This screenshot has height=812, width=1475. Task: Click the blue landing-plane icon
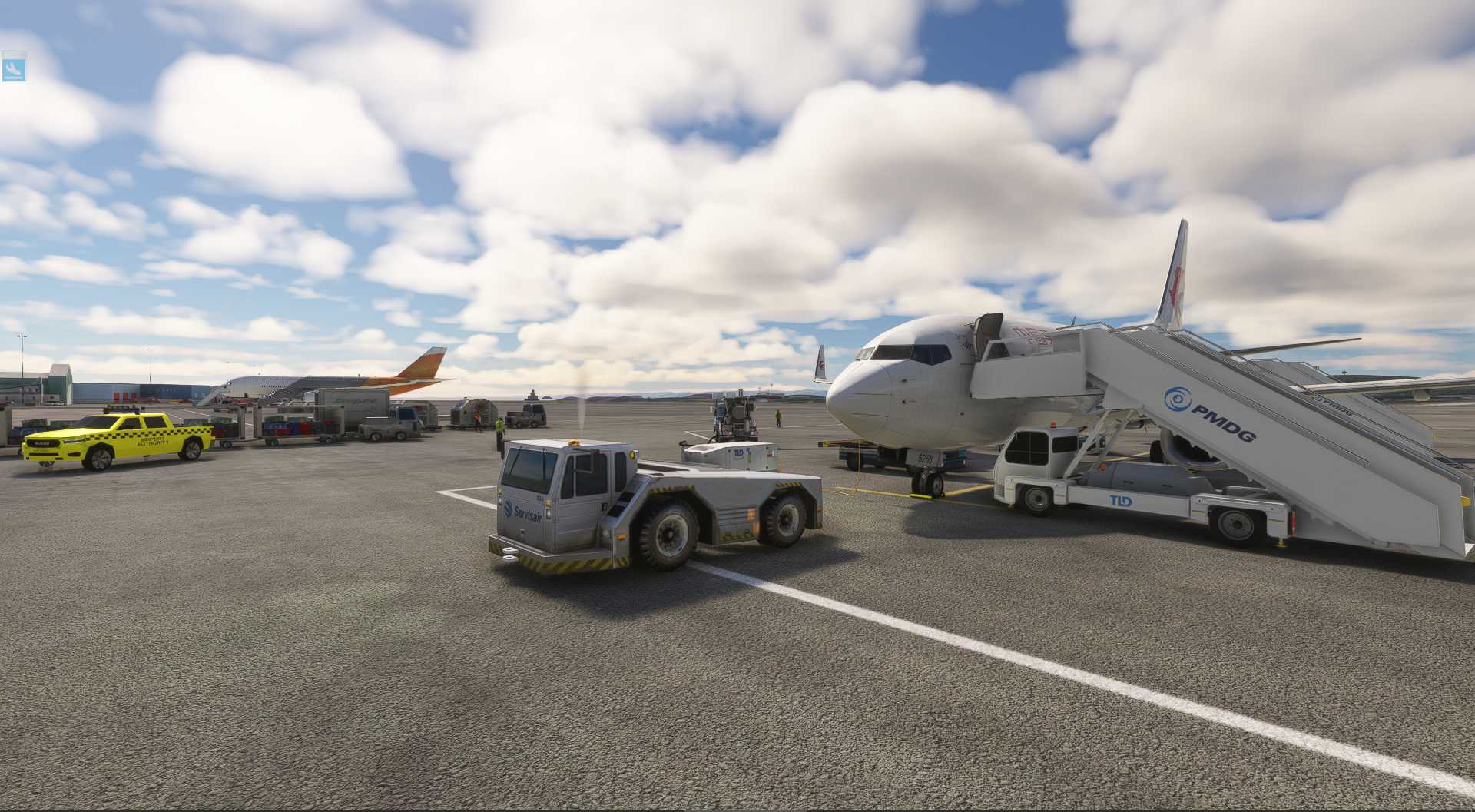click(x=14, y=68)
